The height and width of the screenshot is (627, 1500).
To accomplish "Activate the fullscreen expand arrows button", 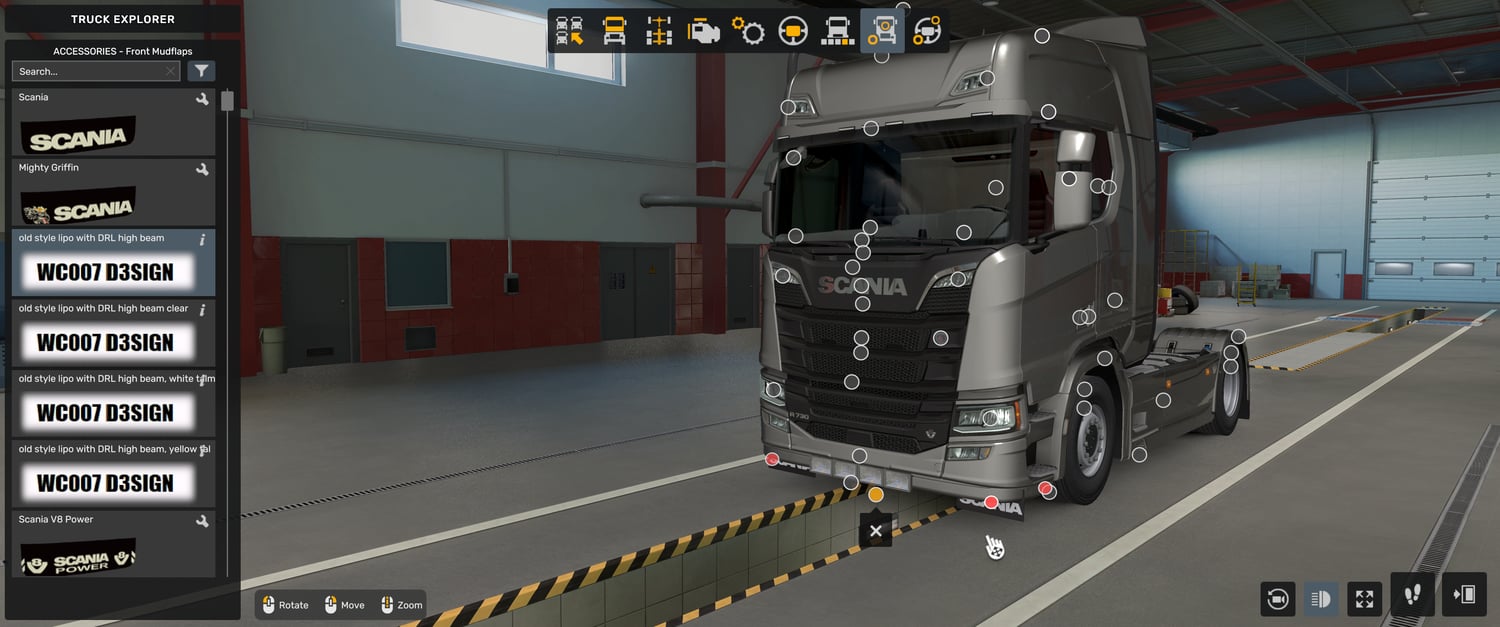I will [x=1365, y=599].
